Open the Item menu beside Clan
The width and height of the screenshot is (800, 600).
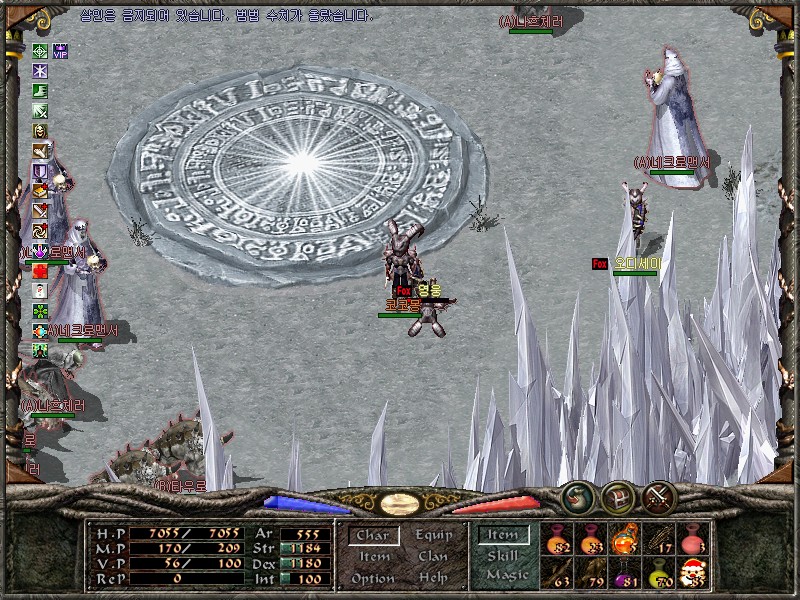click(374, 557)
